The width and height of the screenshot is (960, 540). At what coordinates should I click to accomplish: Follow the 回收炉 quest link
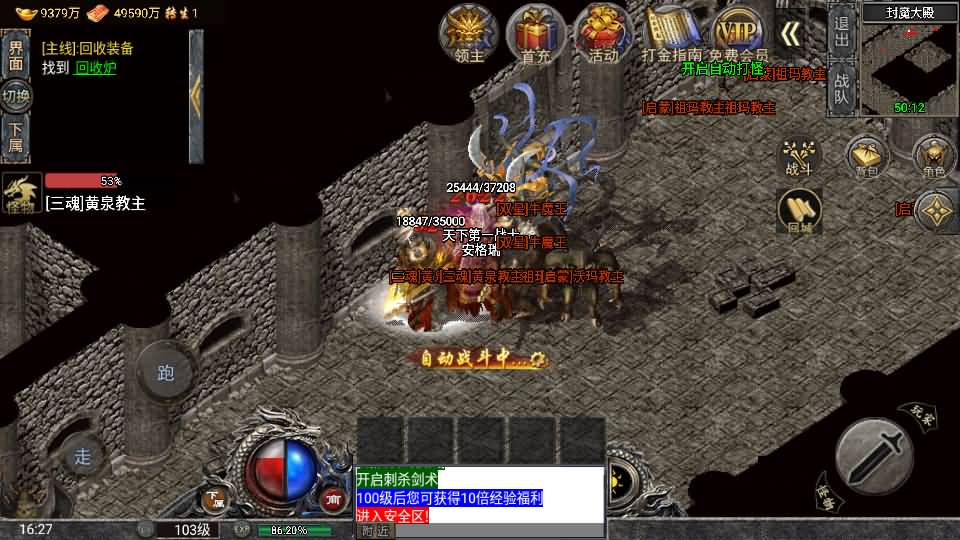coord(96,68)
